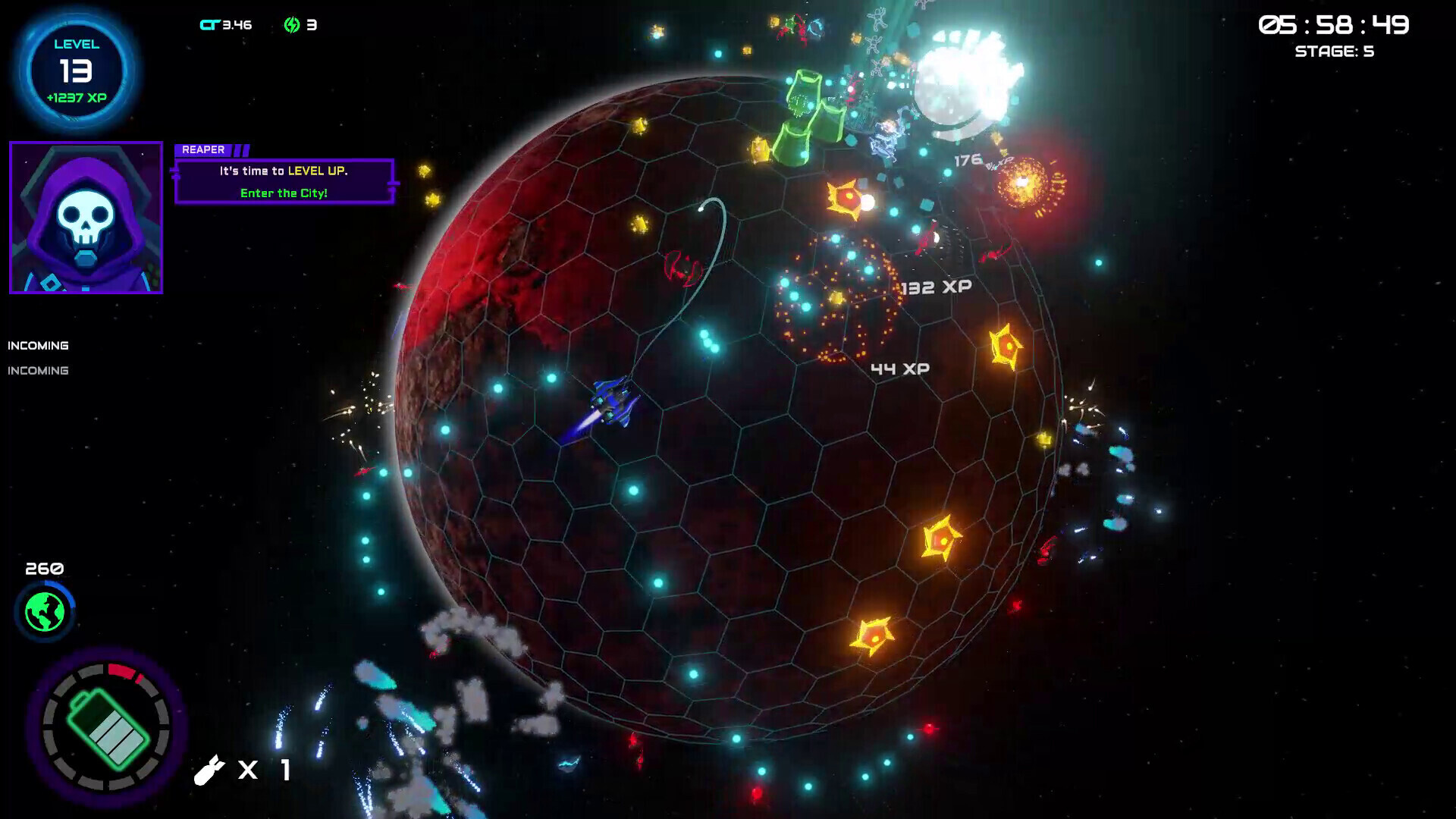Screen dimensions: 1456x819
Task: Click the Reaper level-up message box
Action: click(284, 182)
